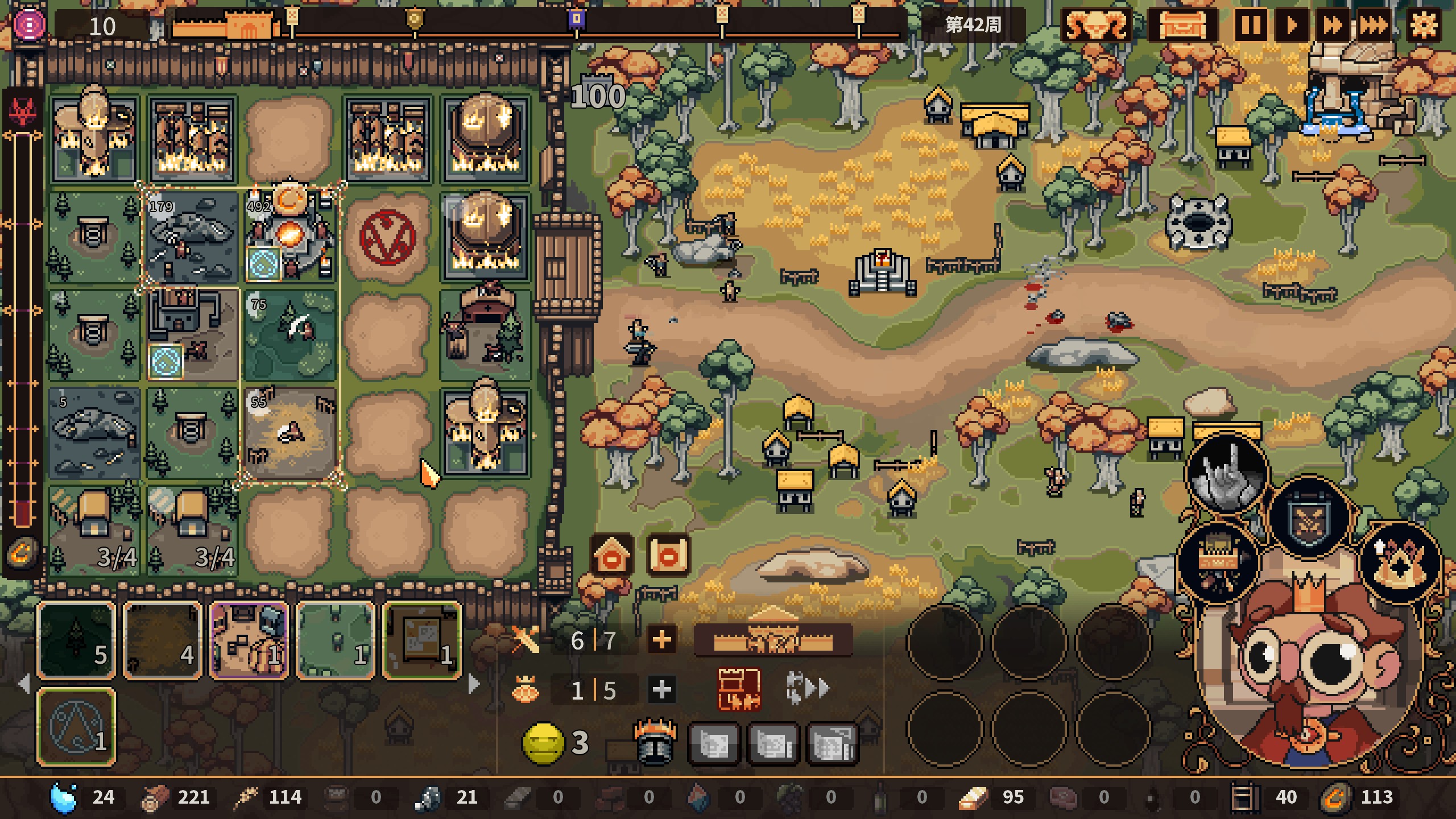Screen dimensions: 1456x819
Task: Switch to triple fast-forward speed
Action: [x=1374, y=26]
